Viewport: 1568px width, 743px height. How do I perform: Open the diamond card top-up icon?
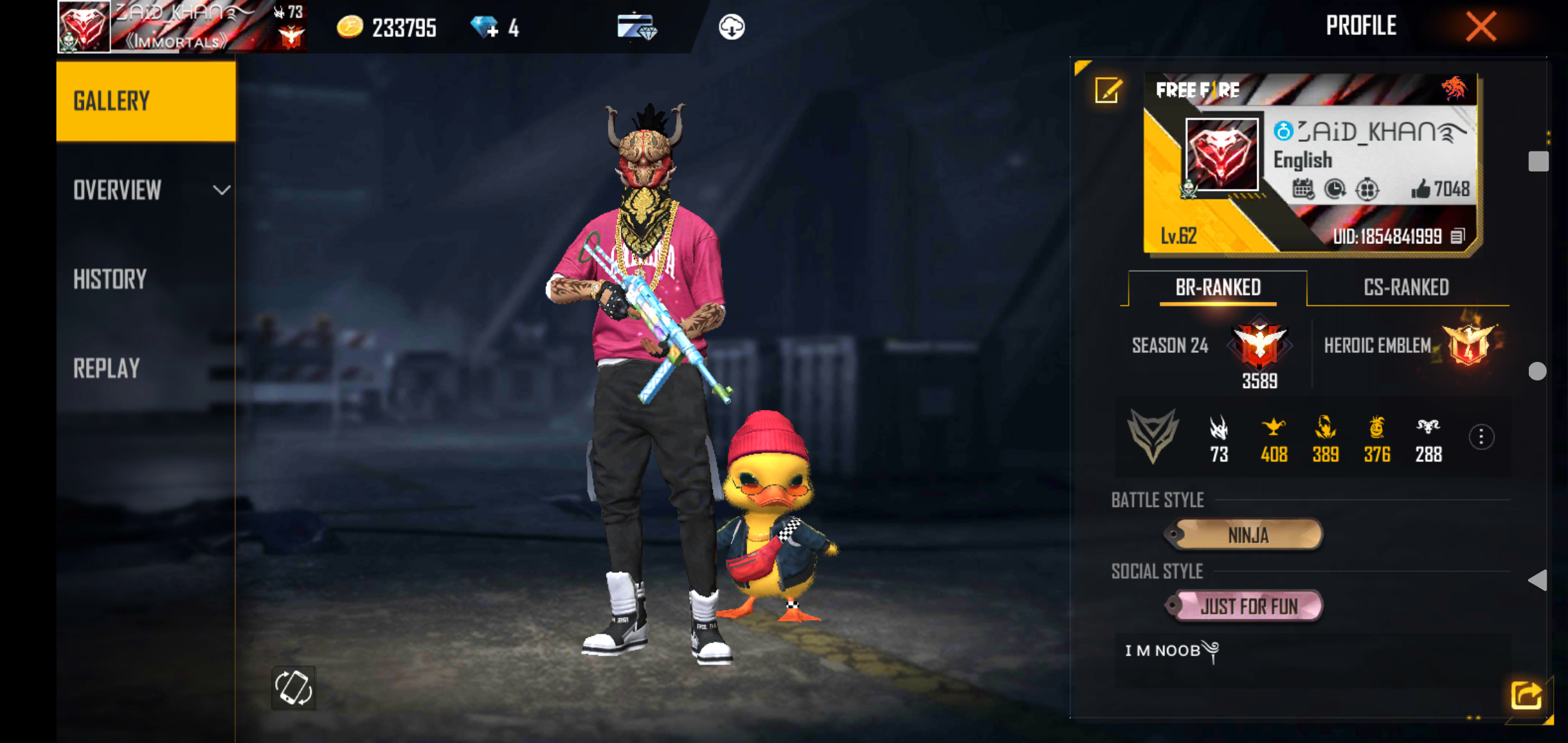click(637, 28)
